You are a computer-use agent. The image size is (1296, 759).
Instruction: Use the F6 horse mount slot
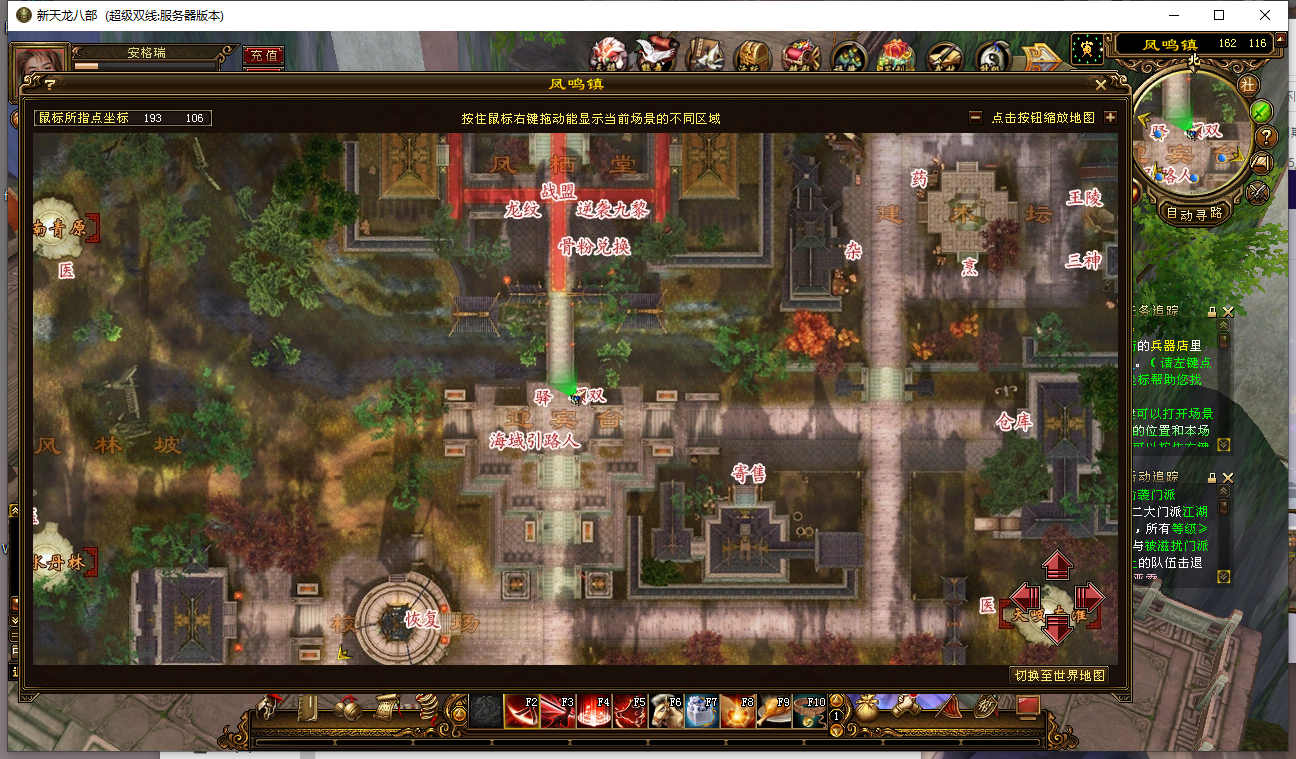[x=665, y=710]
